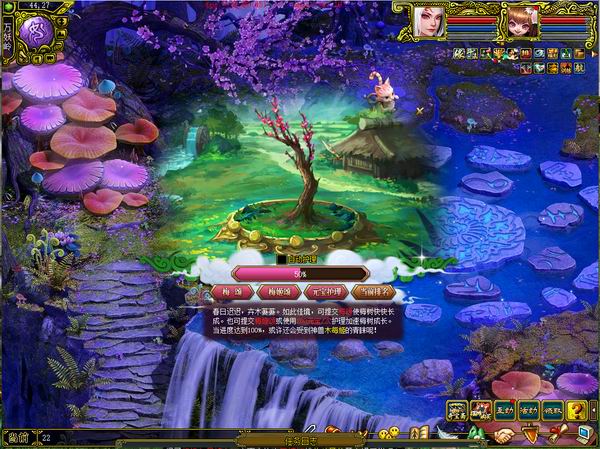Viewport: 600px width, 449px height.
Task: Open the orange shield icon
Action: (529, 434)
